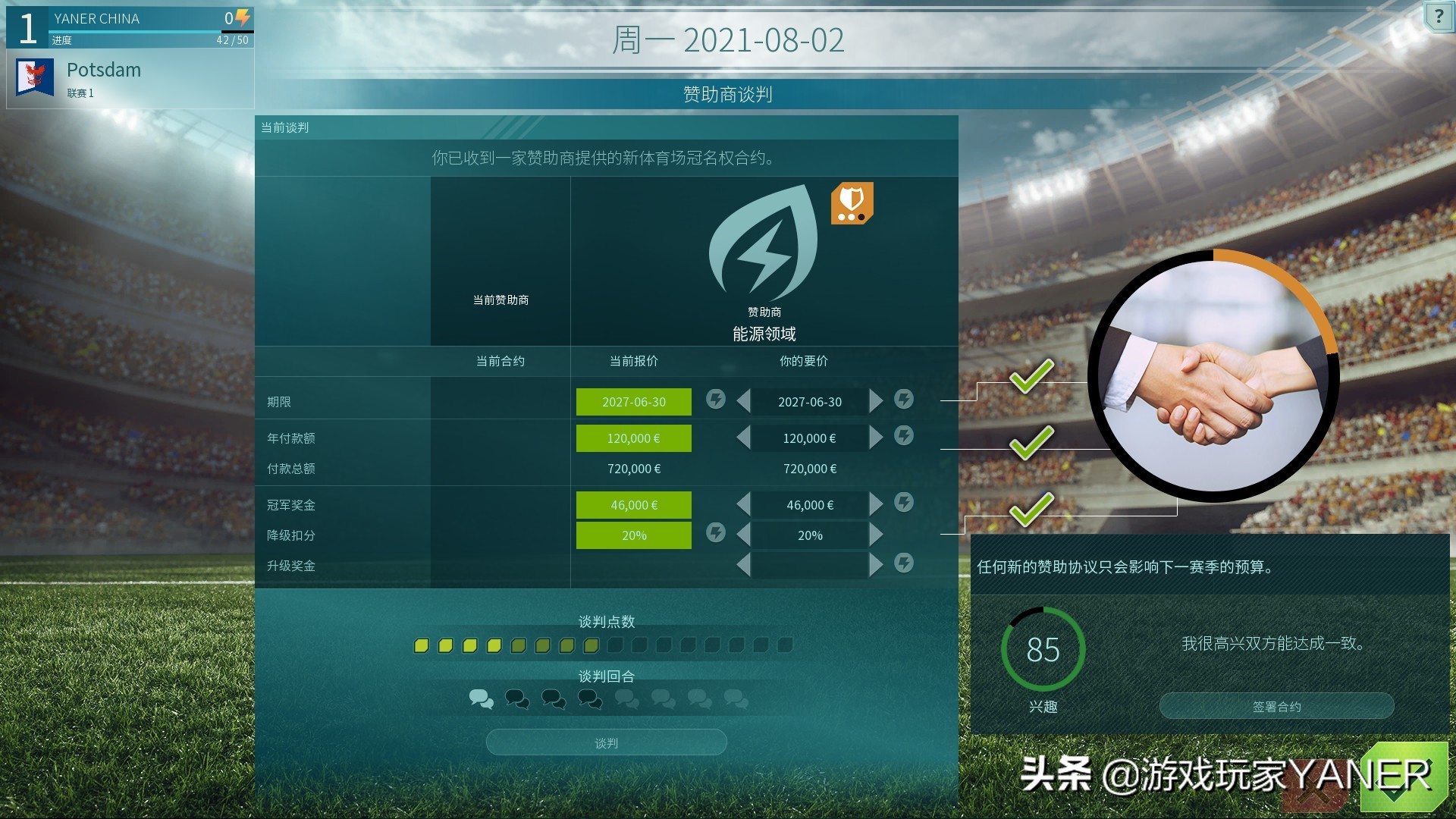Toggle the lightning icon beside the 降级扣分 offer
The height and width of the screenshot is (819, 1456).
(x=715, y=533)
